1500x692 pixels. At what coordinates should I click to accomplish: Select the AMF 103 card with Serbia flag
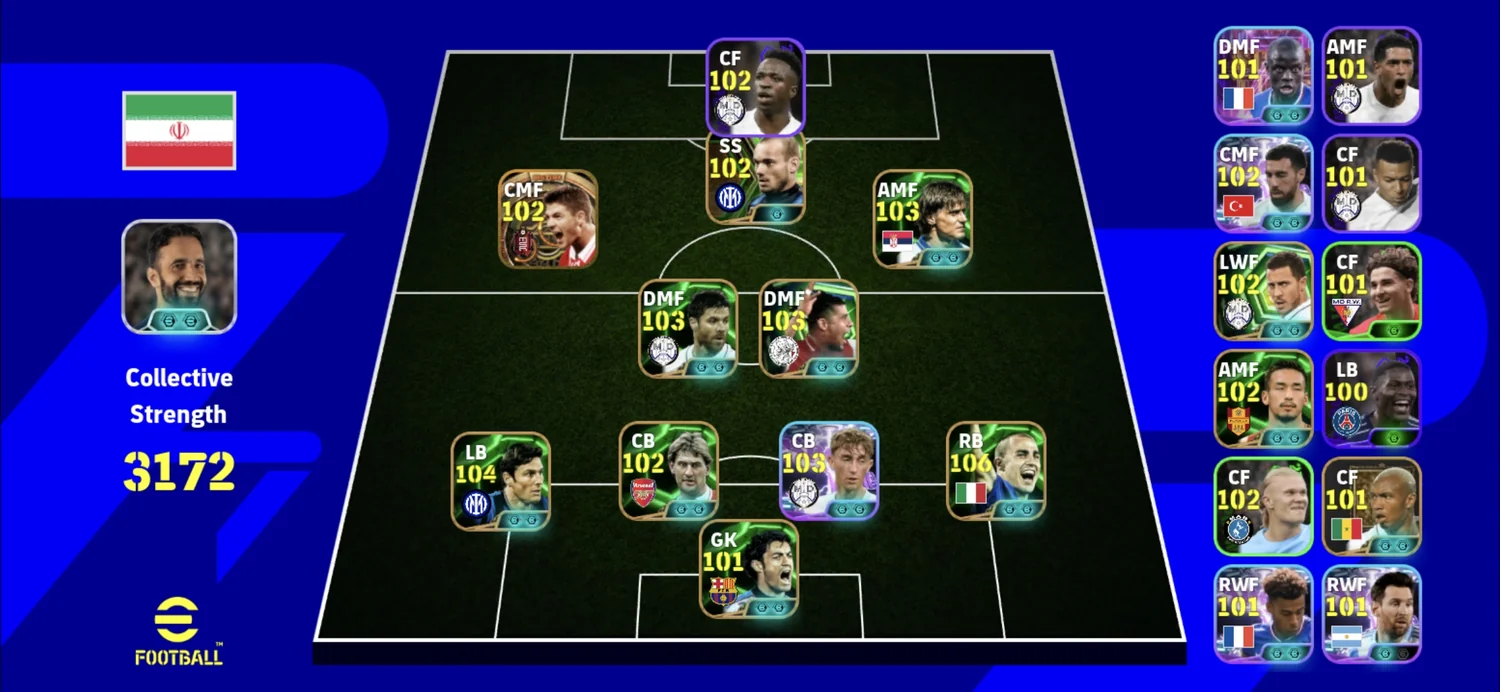coord(922,219)
